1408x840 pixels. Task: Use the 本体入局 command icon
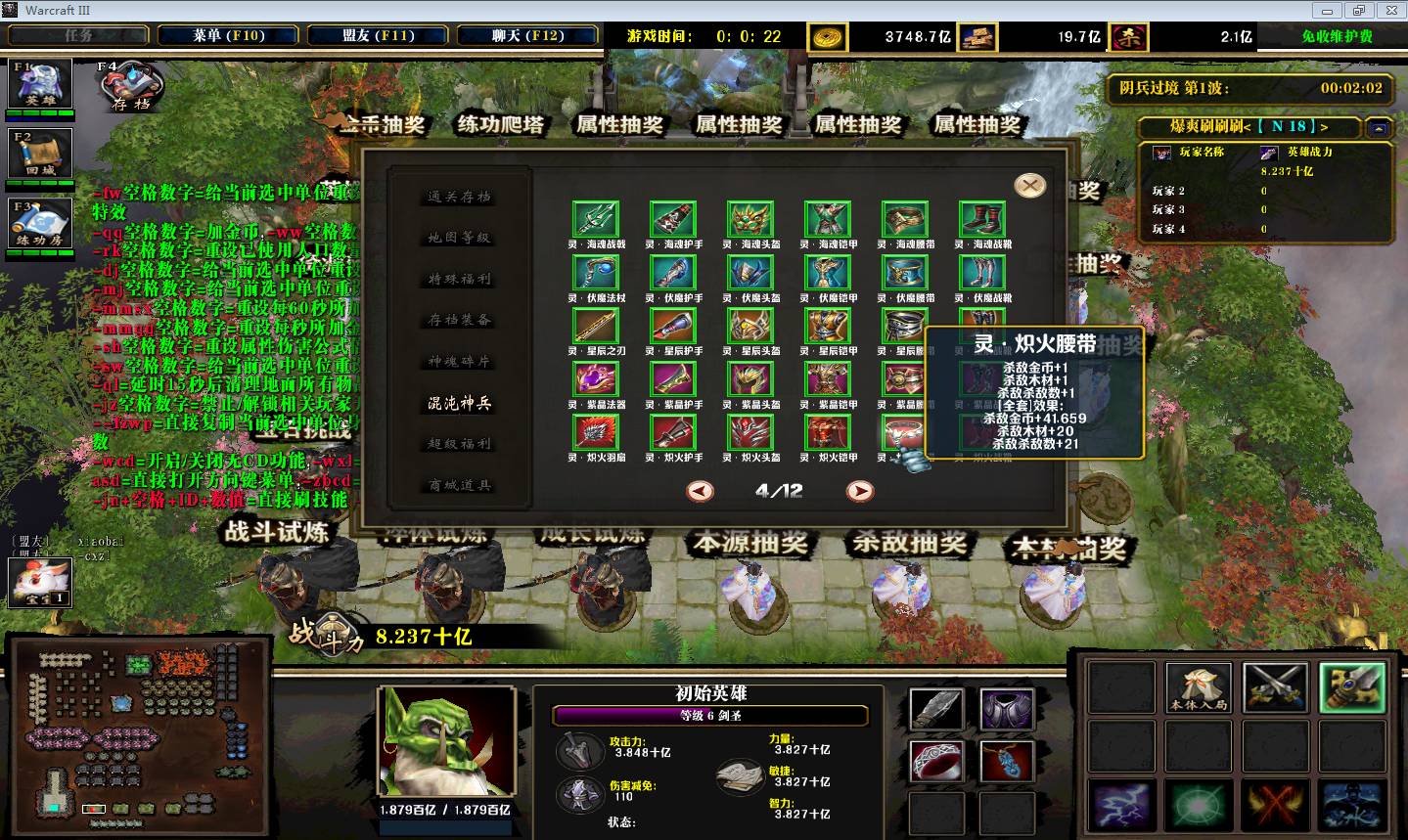(1198, 686)
